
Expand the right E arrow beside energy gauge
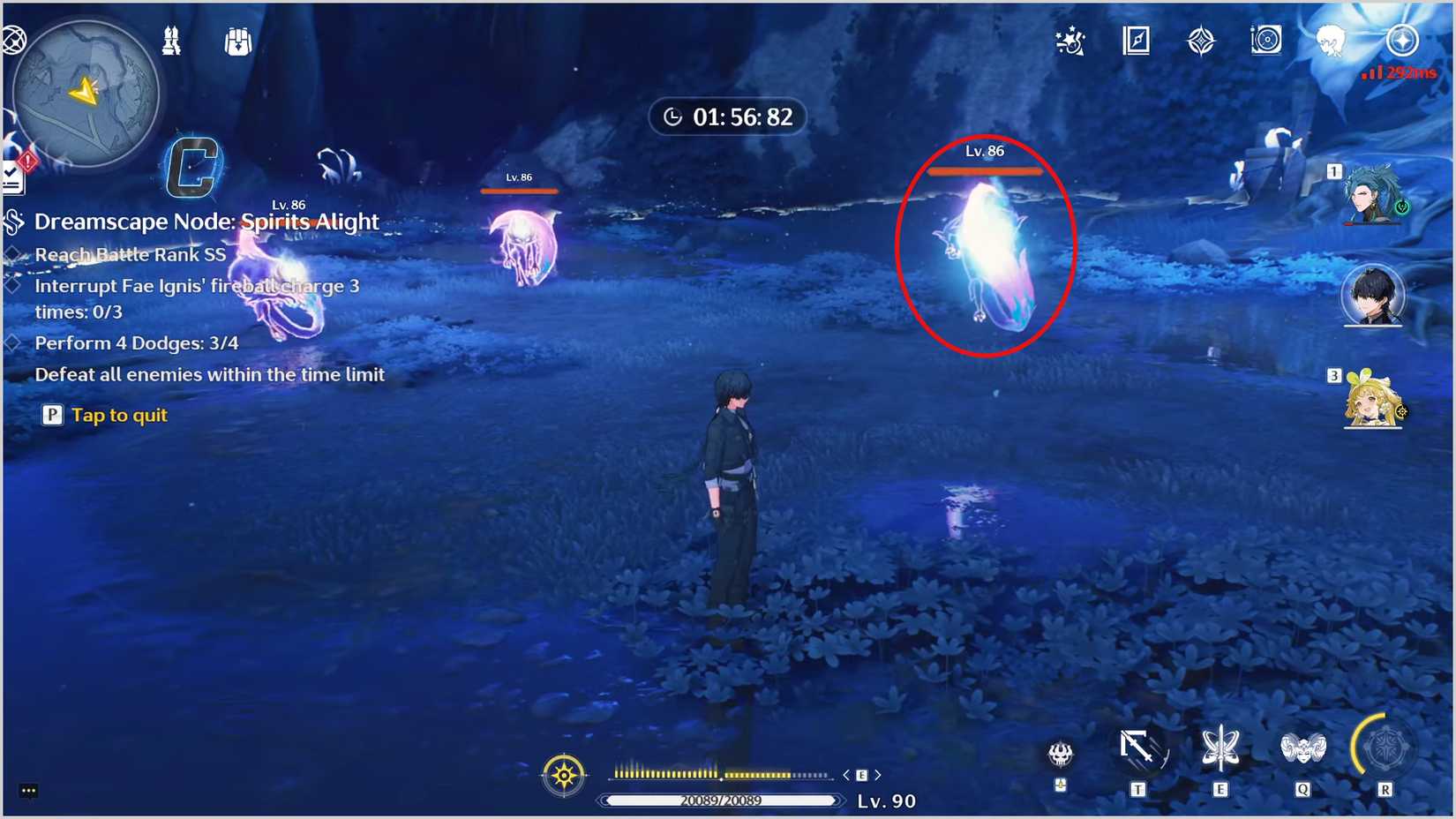879,774
